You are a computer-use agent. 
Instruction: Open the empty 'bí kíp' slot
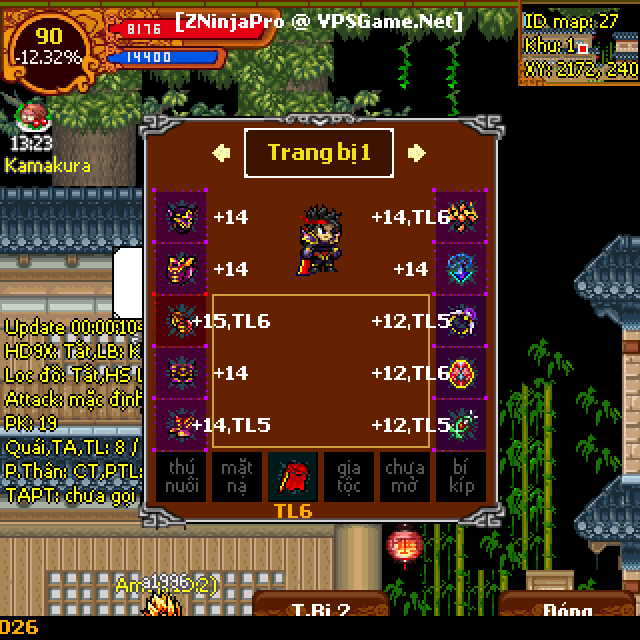click(459, 477)
